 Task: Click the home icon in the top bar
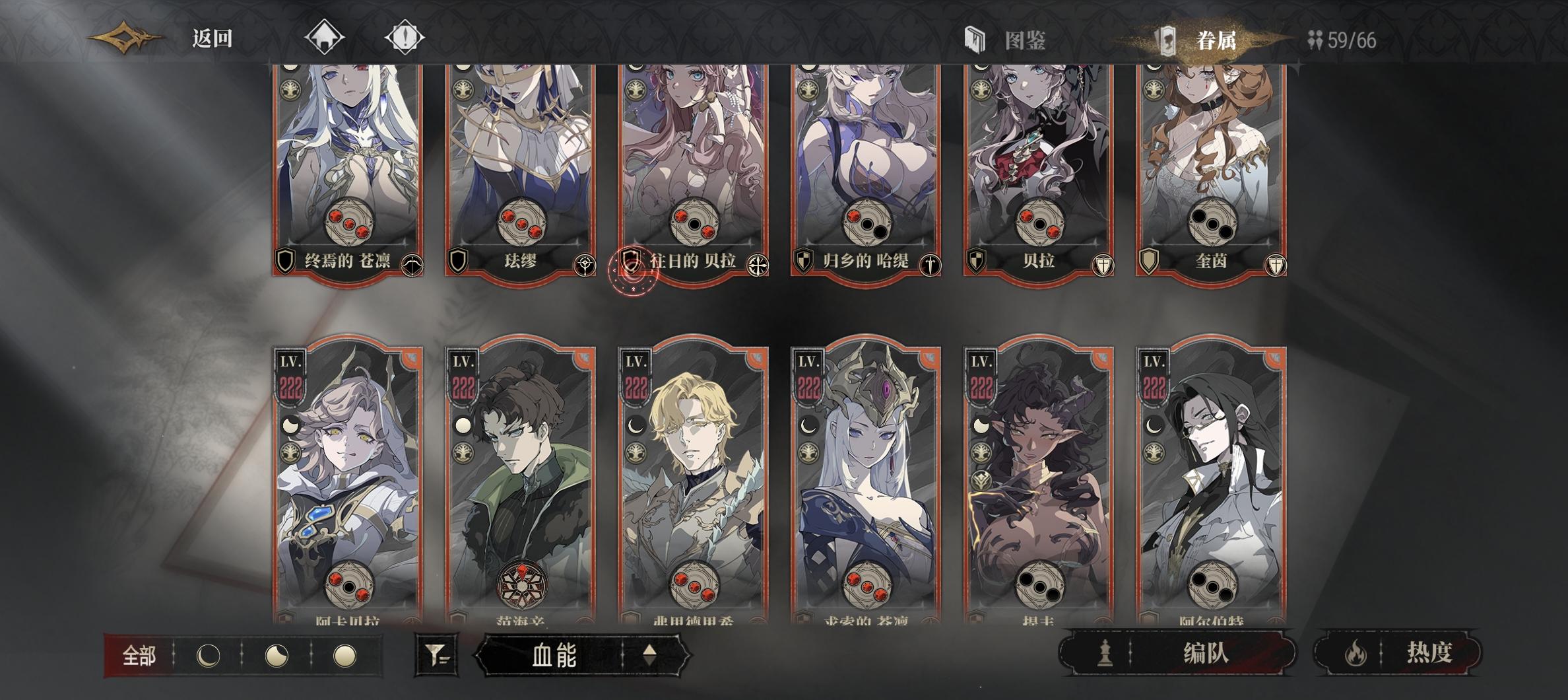coord(323,38)
